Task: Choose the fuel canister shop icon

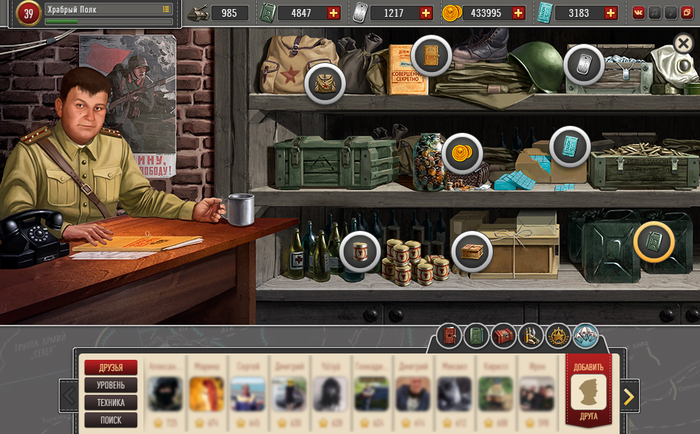Action: click(x=654, y=241)
